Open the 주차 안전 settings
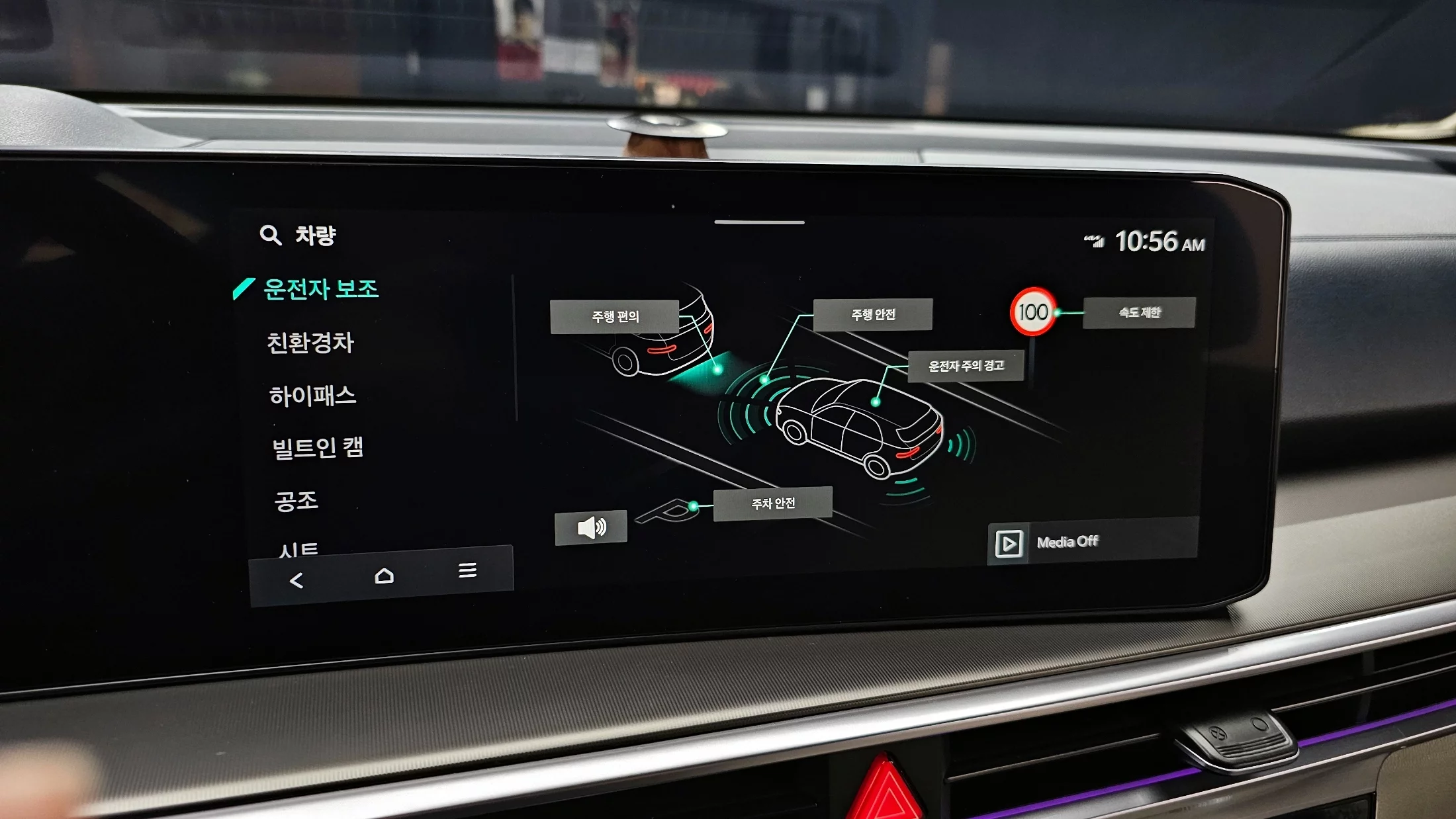 772,504
